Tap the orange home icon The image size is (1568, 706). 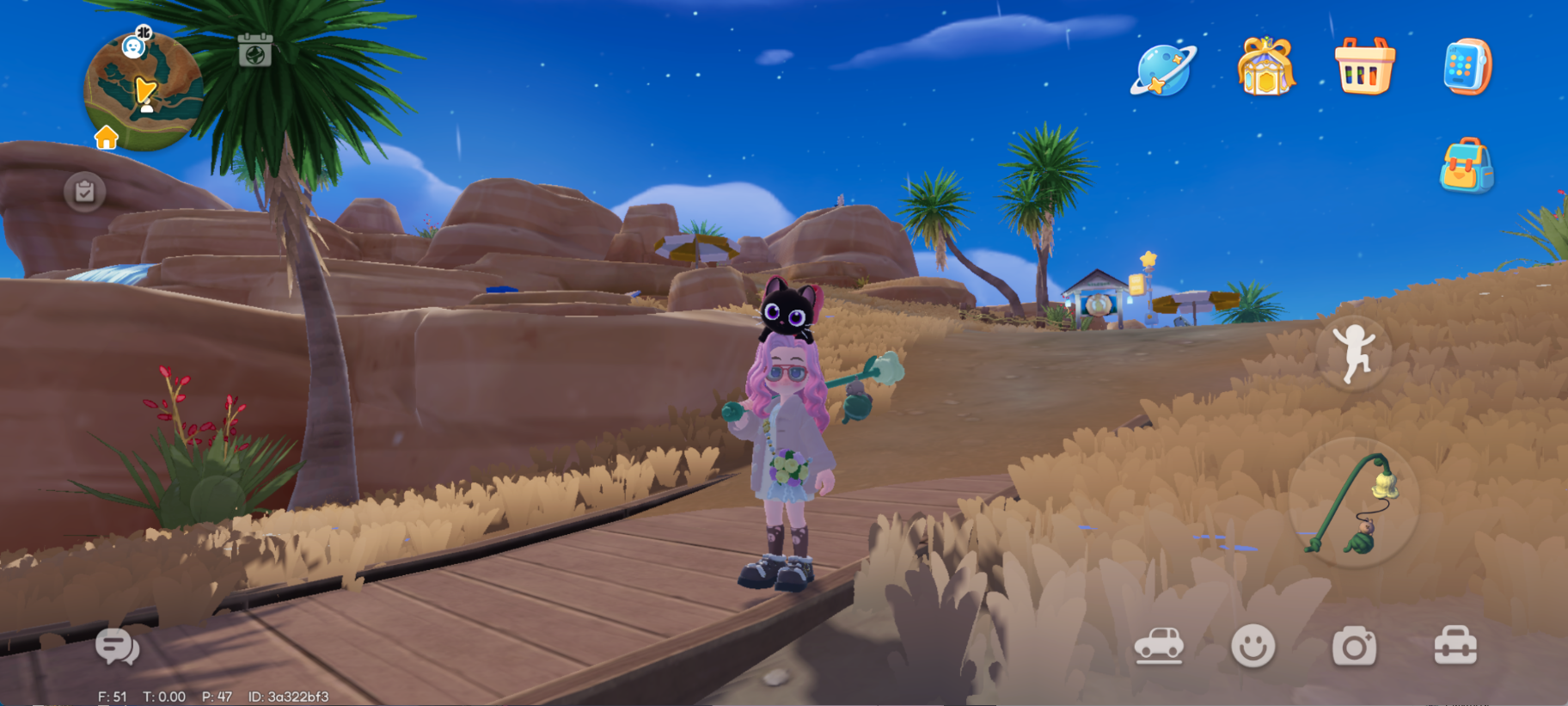[x=107, y=138]
